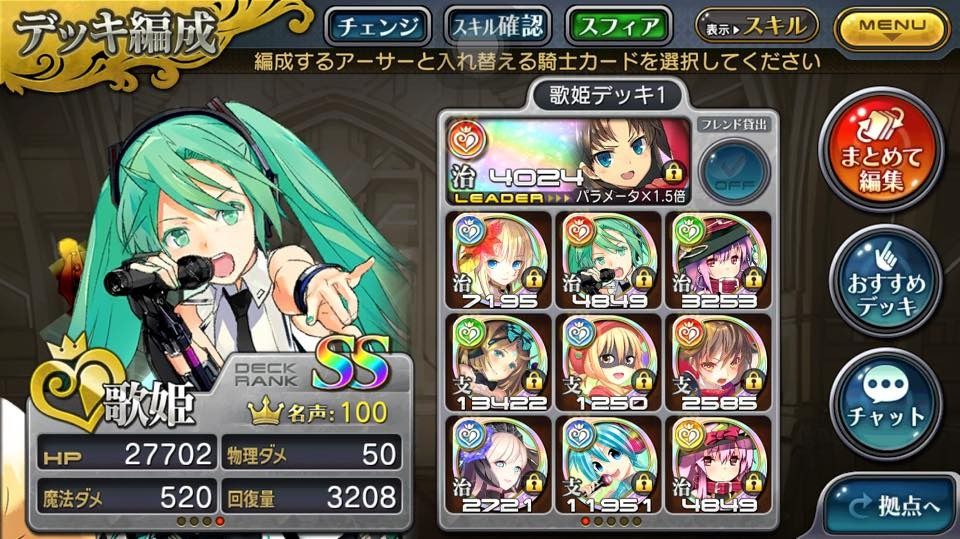Open the gold MENU dropdown

(892, 26)
